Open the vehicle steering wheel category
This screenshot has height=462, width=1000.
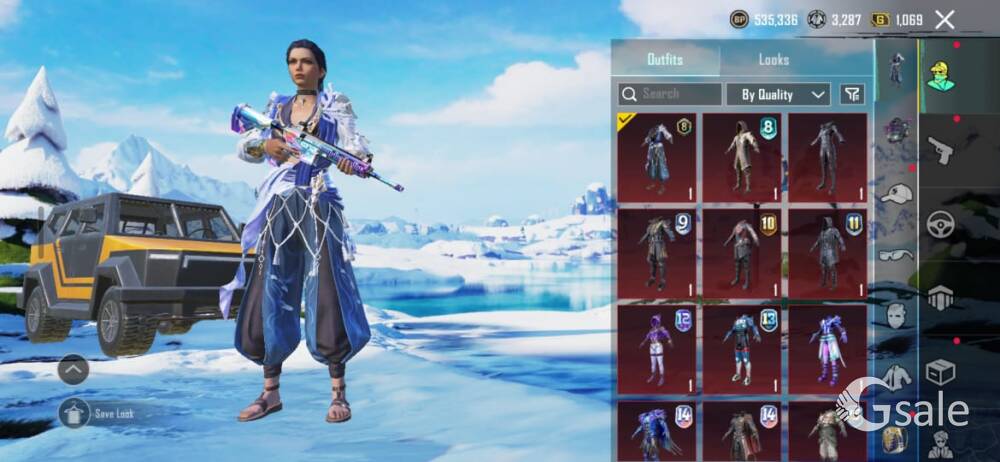(x=940, y=224)
